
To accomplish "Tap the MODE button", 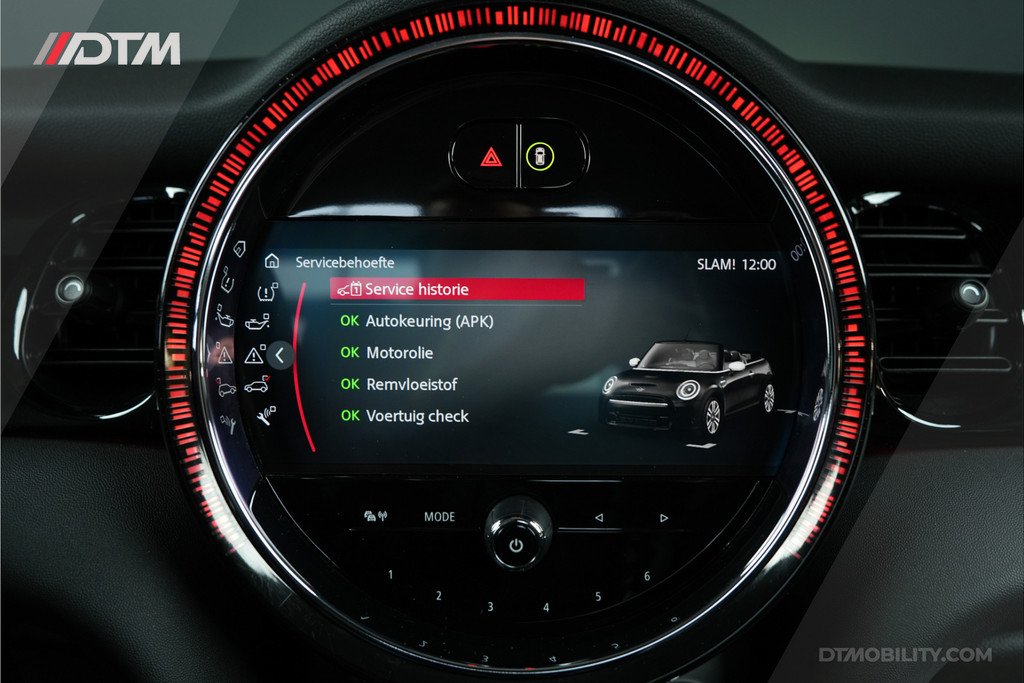I will pos(439,517).
